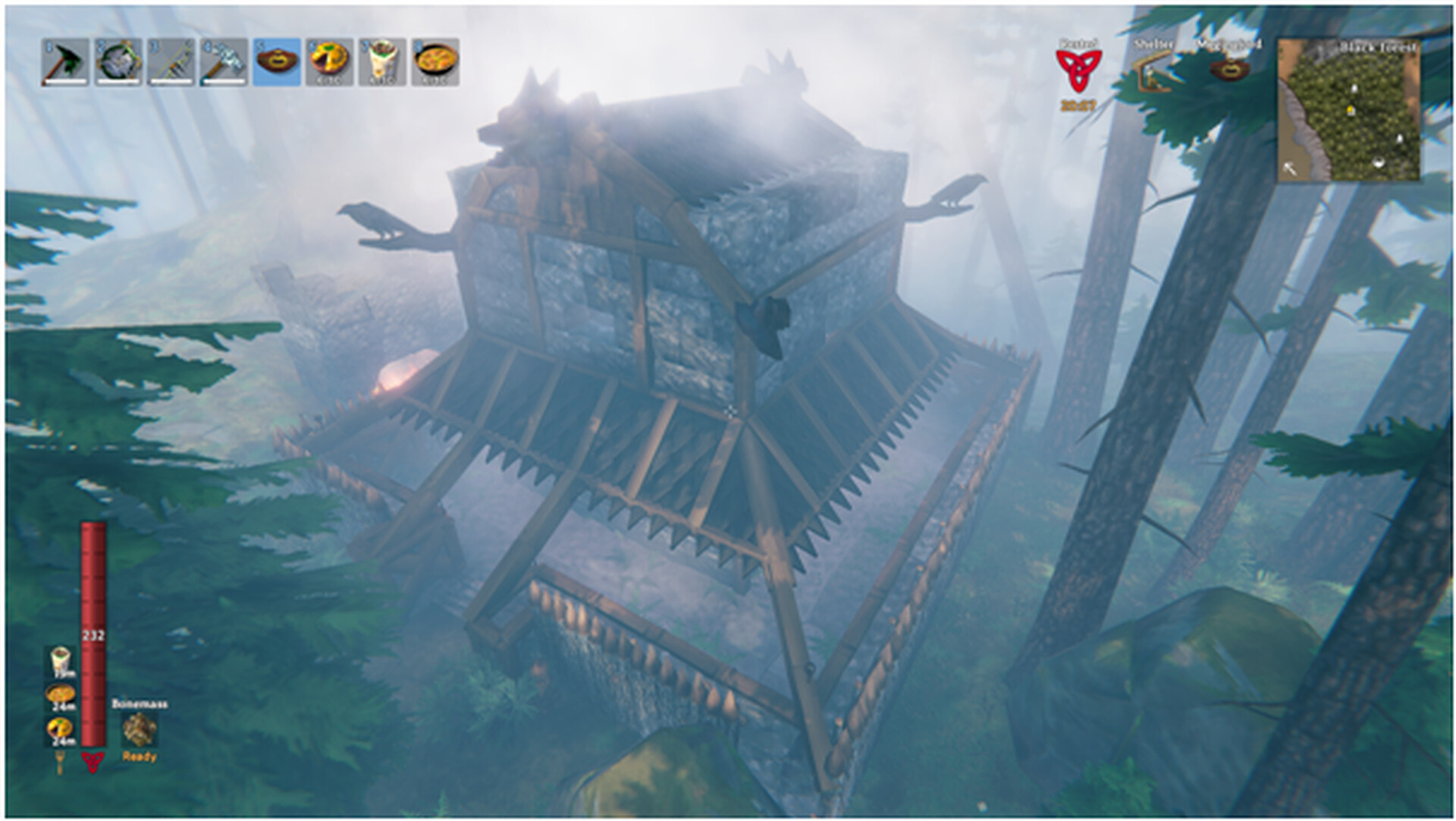Click the Bonemass forsaken power icon
1456x821 pixels.
(x=138, y=731)
